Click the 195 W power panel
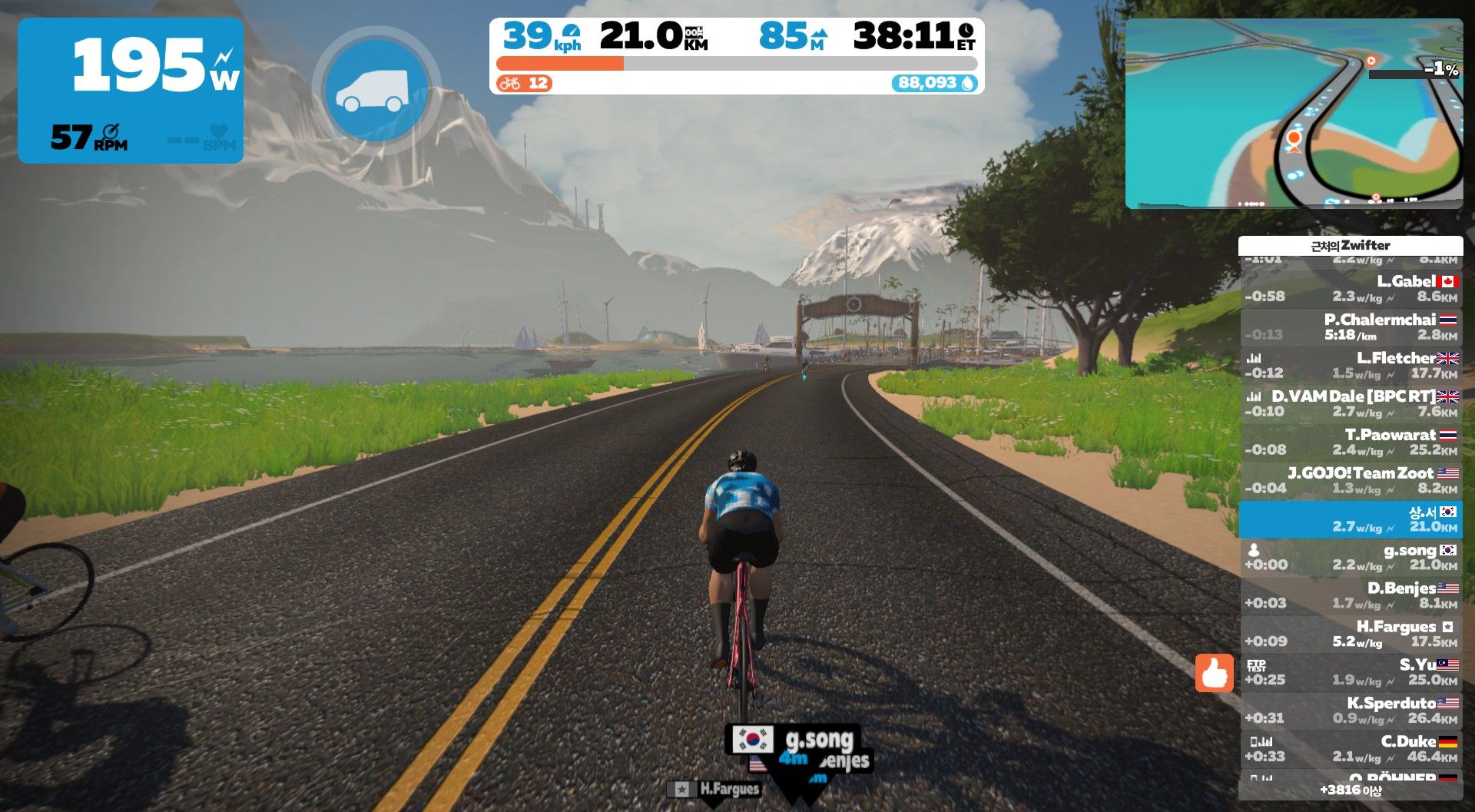This screenshot has height=812, width=1475. click(131, 91)
